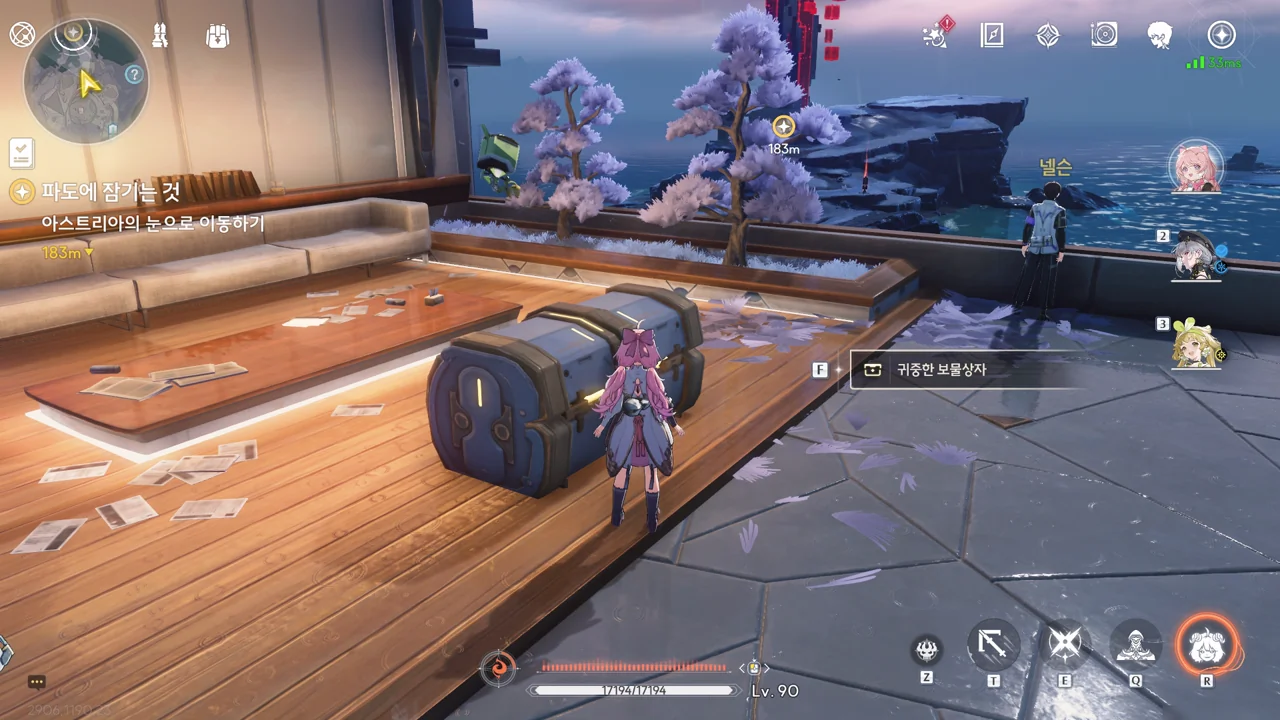This screenshot has height=720, width=1280.
Task: Activate the glowing orange horned-girl ultimate
Action: point(1206,646)
